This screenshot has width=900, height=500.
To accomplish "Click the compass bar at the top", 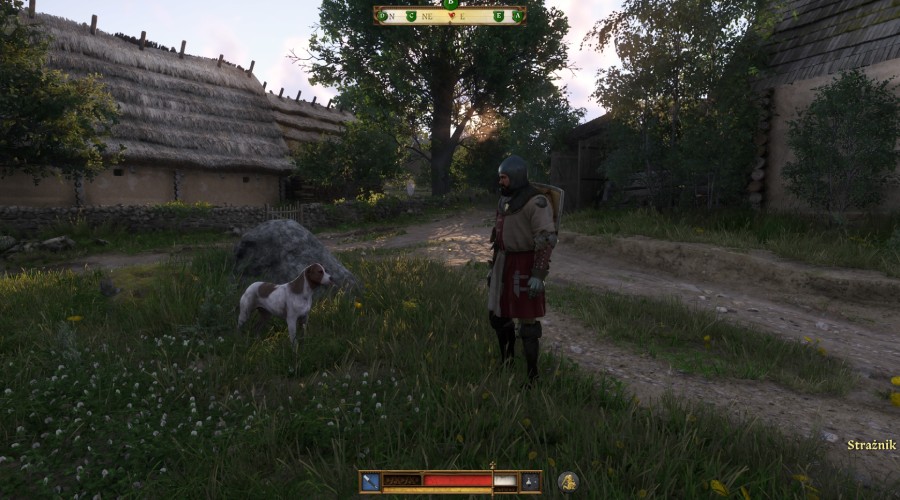I will [x=449, y=15].
